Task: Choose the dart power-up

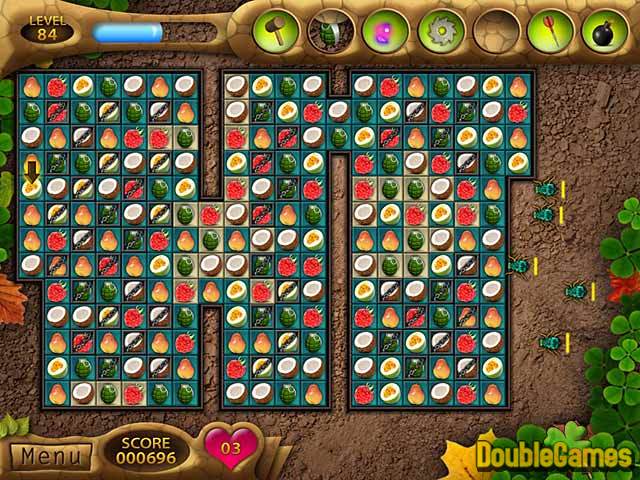Action: point(549,31)
